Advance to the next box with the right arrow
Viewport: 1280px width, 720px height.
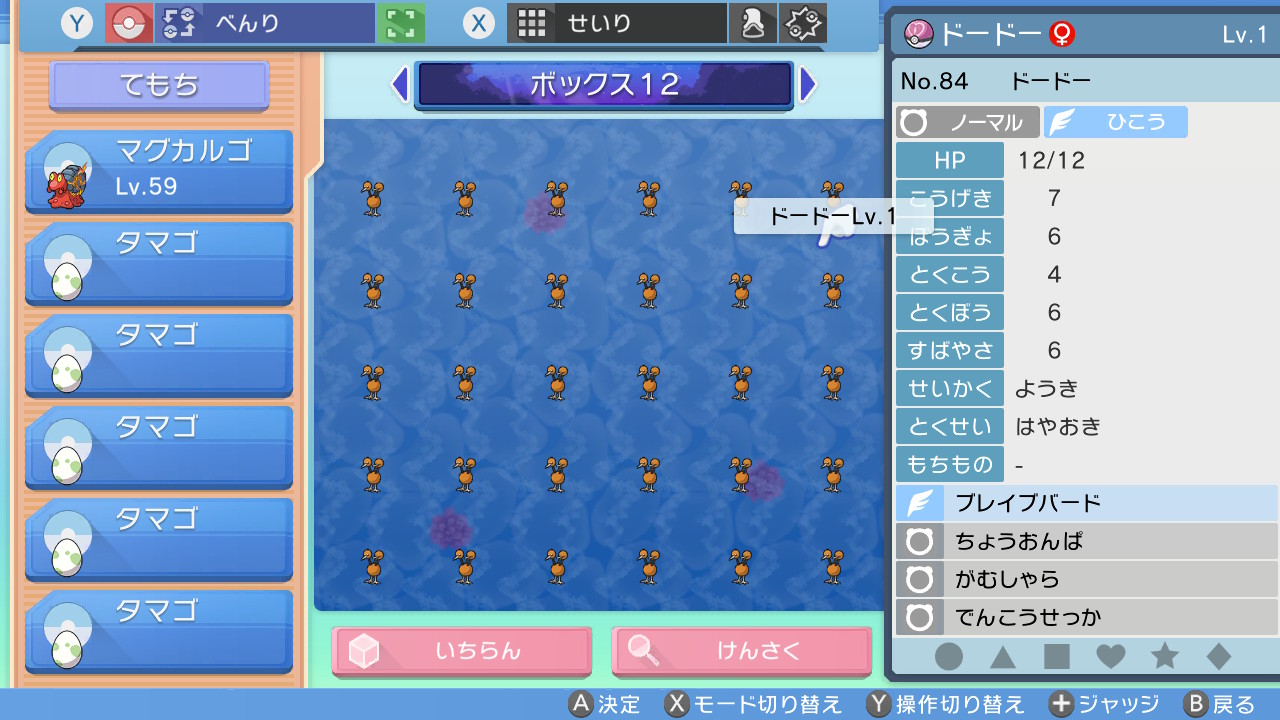tap(808, 86)
